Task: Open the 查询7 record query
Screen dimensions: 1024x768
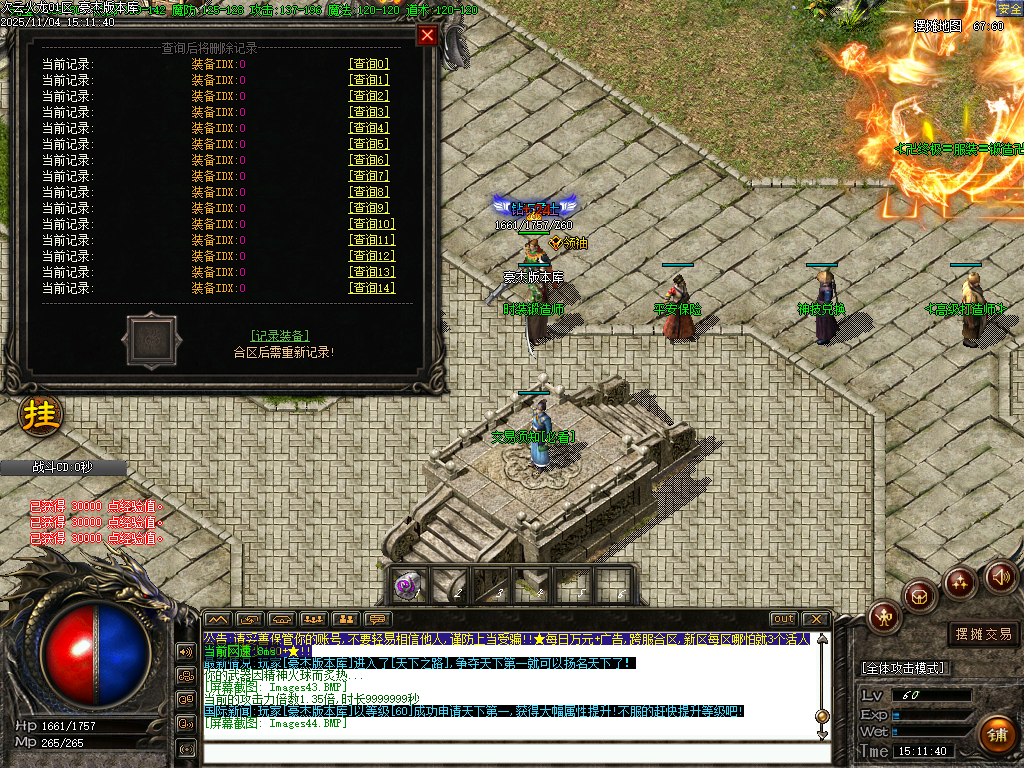Action: tap(368, 176)
